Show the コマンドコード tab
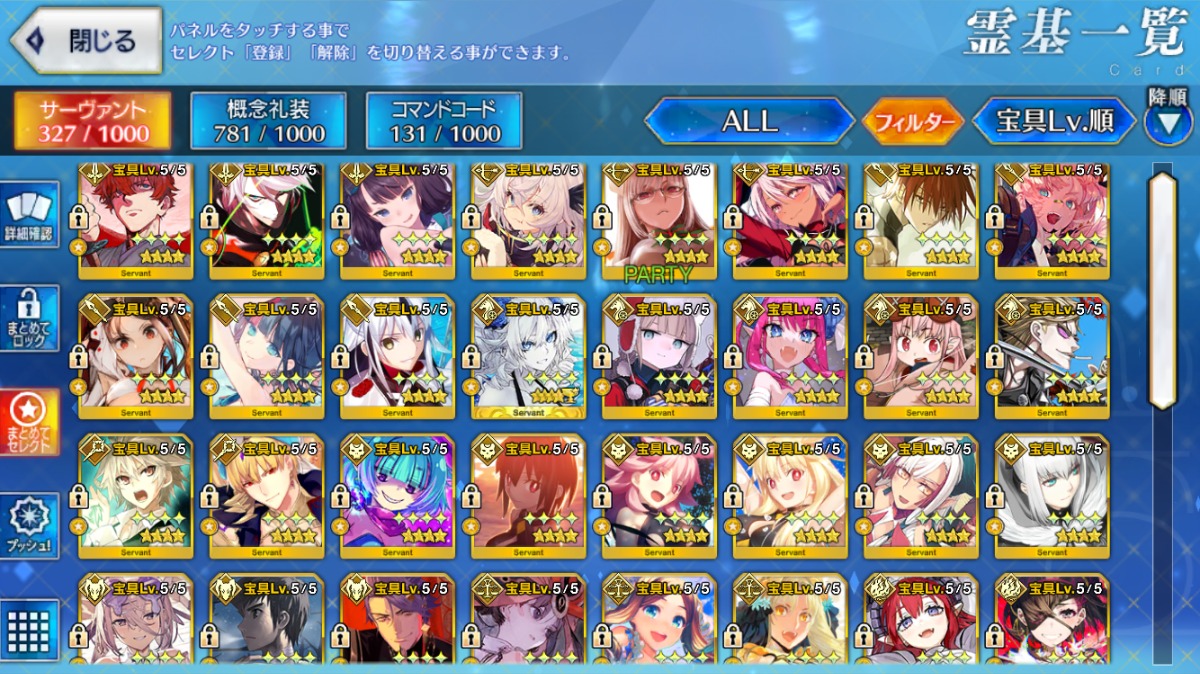Image resolution: width=1200 pixels, height=674 pixels. 444,122
